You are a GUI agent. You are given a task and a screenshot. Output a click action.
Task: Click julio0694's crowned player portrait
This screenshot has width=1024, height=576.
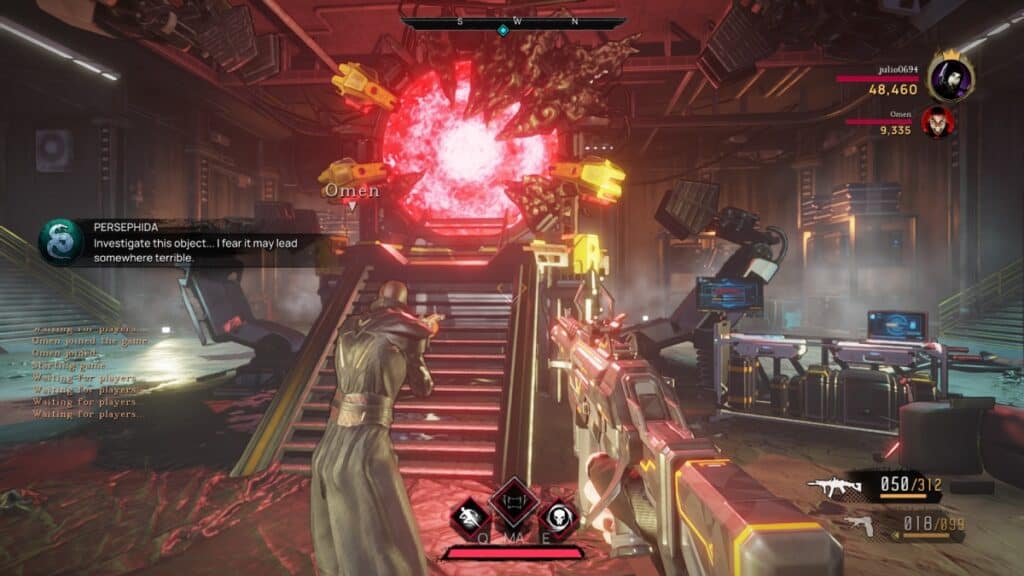(949, 76)
